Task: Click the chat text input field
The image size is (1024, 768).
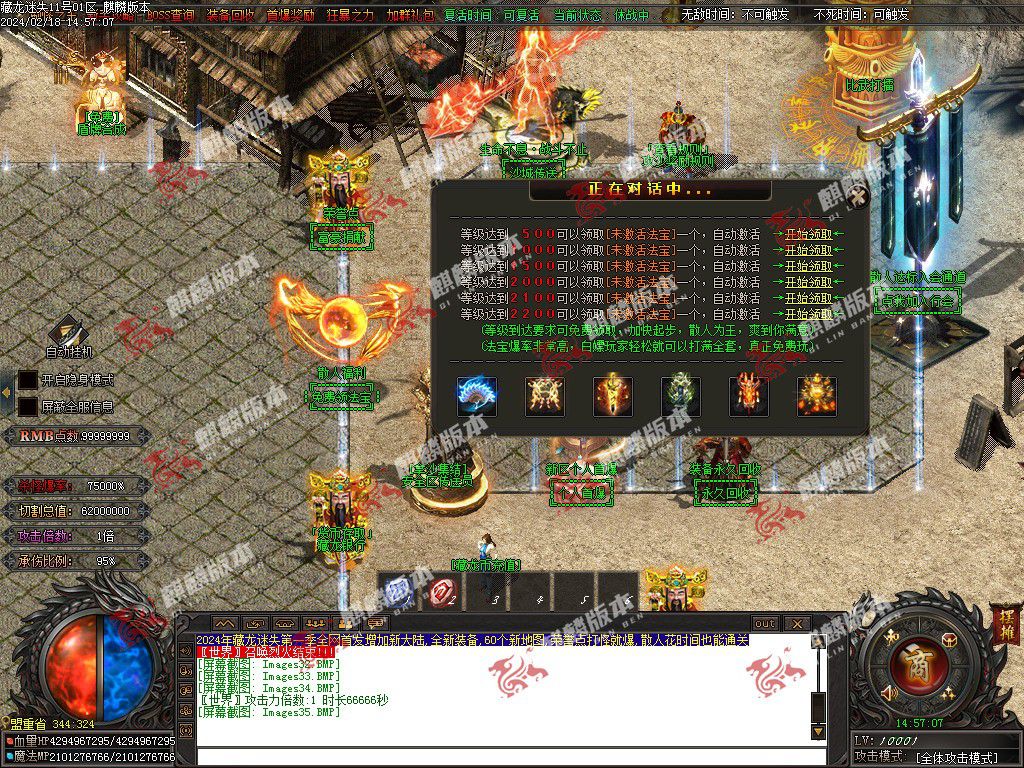Action: [x=500, y=757]
